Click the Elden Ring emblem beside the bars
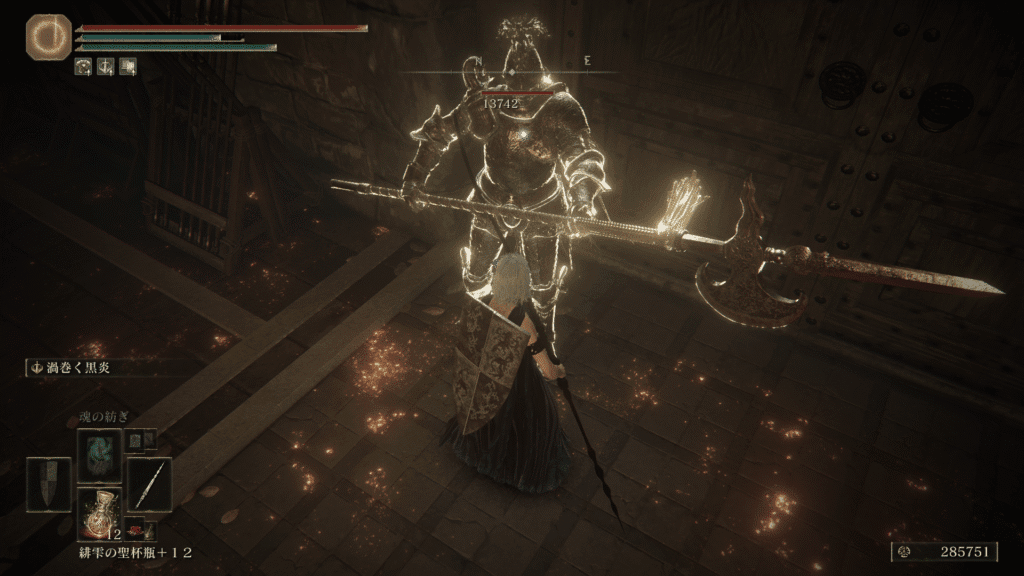1024x576 pixels. [x=44, y=35]
